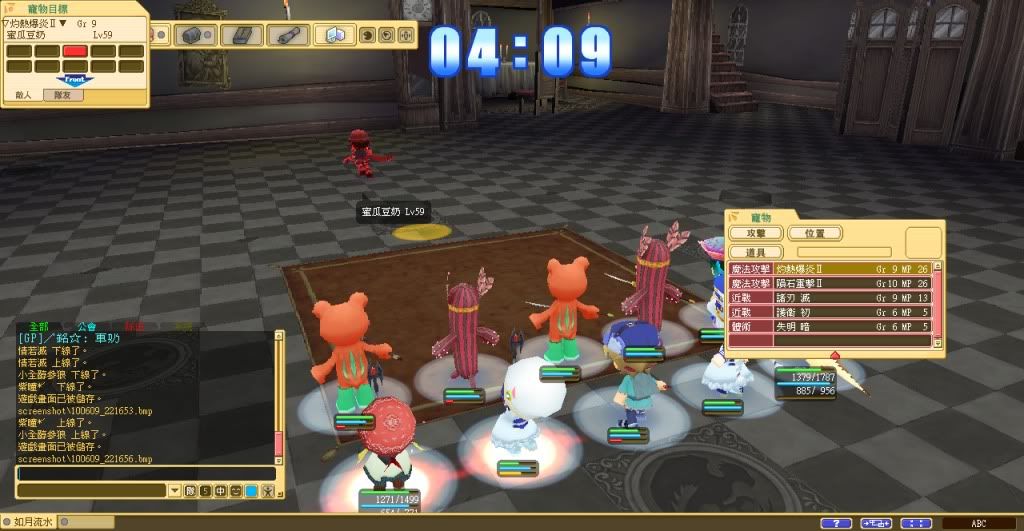The height and width of the screenshot is (531, 1024).
Task: Switch target panel to 隊友 (Ally) tab
Action: coord(62,95)
